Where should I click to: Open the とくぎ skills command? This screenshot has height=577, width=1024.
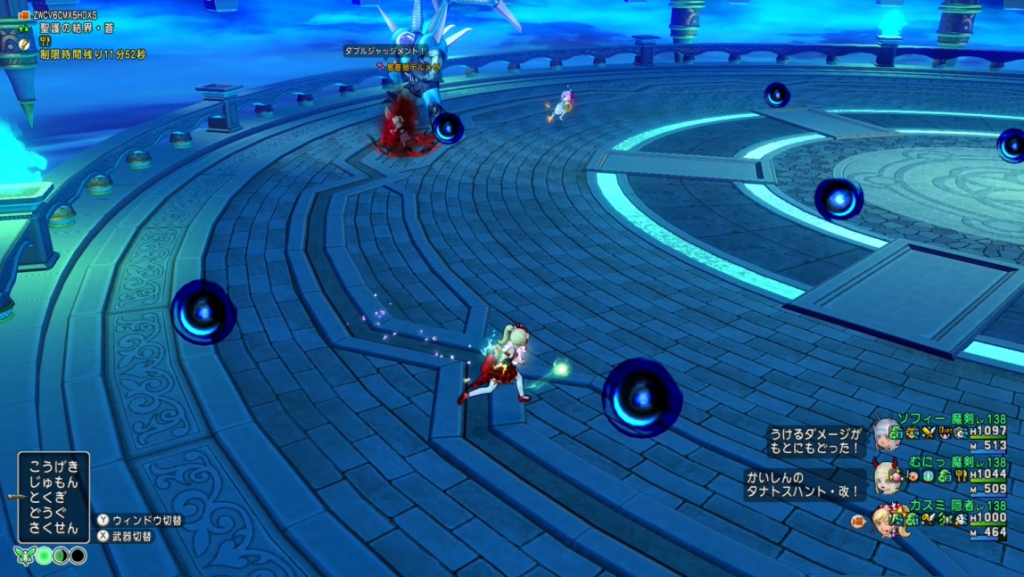pyautogui.click(x=53, y=498)
